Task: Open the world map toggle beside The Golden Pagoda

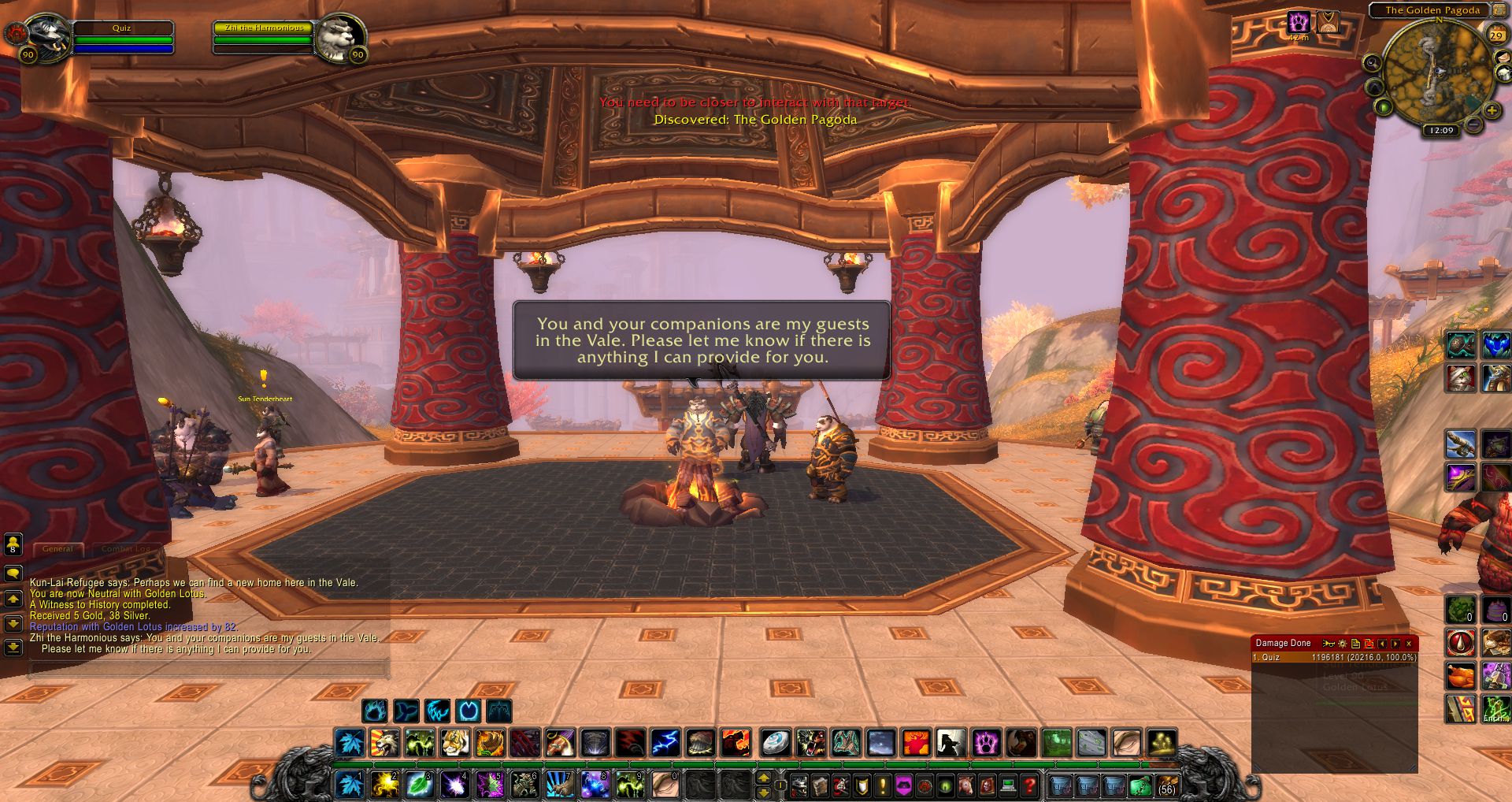Action: point(1495,10)
